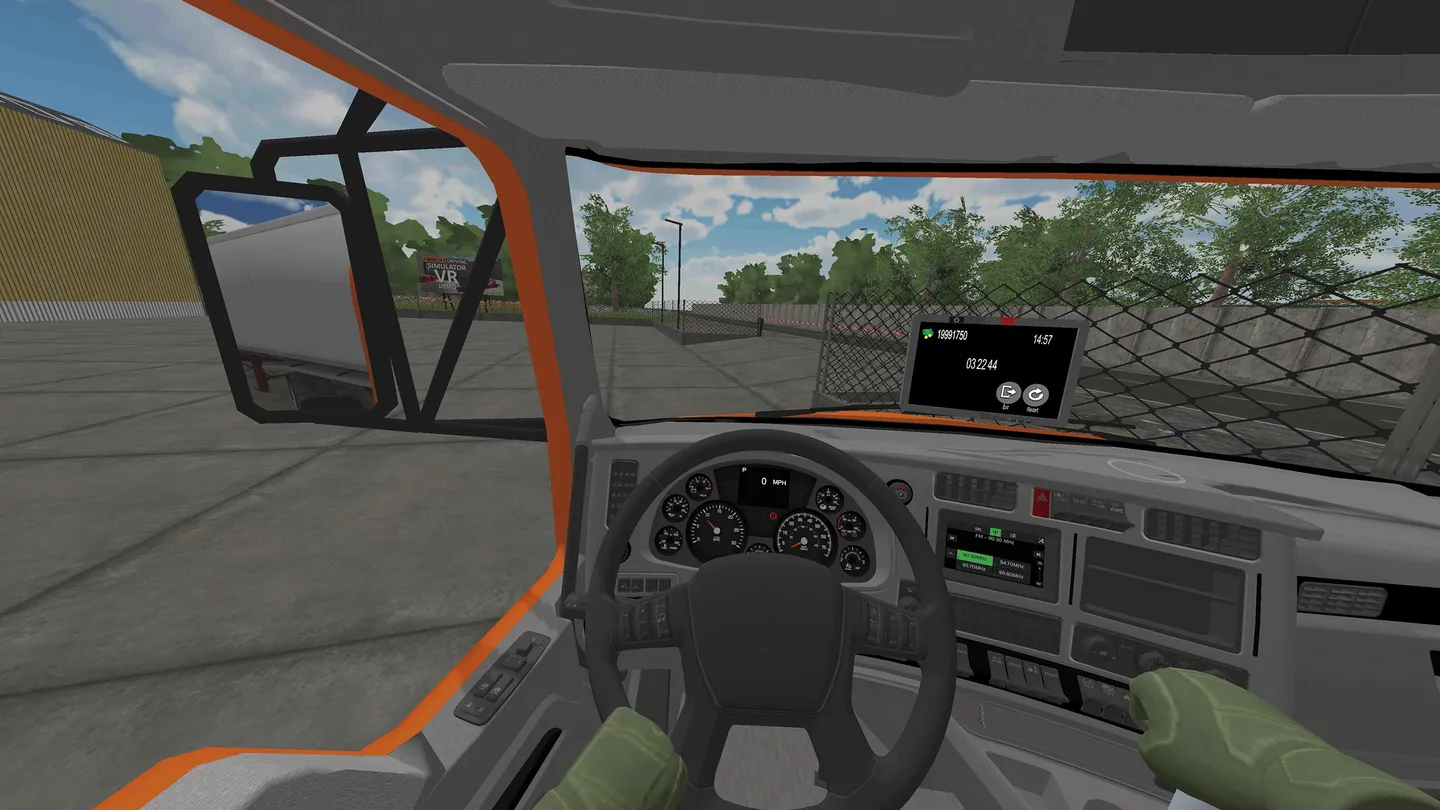Image resolution: width=1440 pixels, height=810 pixels.
Task: Click the active green 90.30MHz preset
Action: tap(975, 557)
